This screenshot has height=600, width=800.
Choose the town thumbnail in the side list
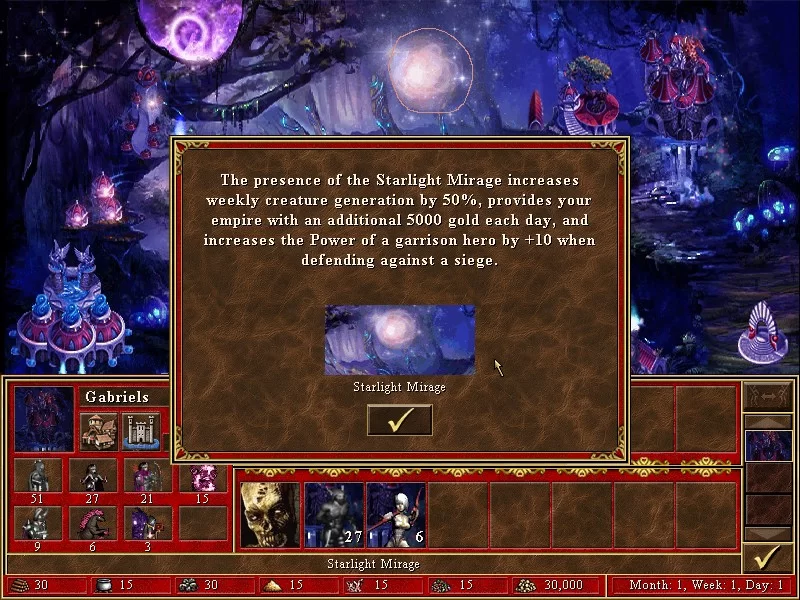click(x=768, y=446)
